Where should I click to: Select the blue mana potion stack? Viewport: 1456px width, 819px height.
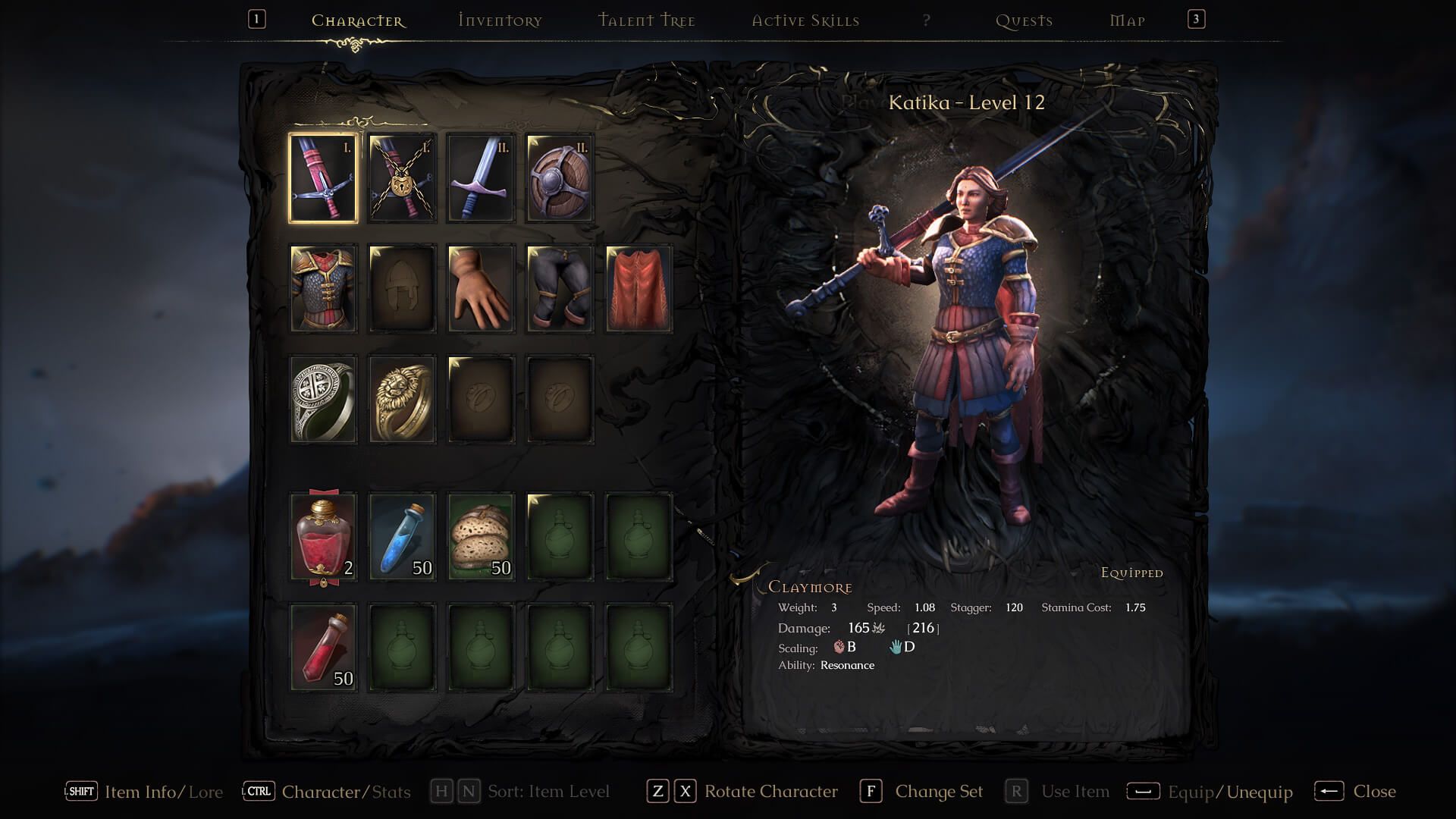tap(403, 536)
